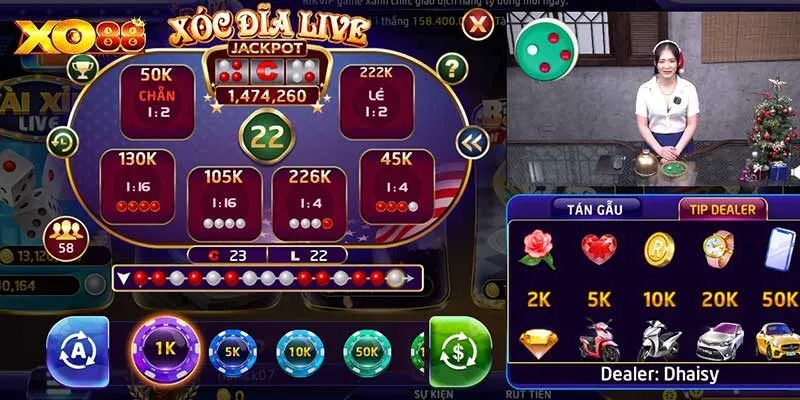Collapse the panel with double-arrow button

tap(471, 143)
